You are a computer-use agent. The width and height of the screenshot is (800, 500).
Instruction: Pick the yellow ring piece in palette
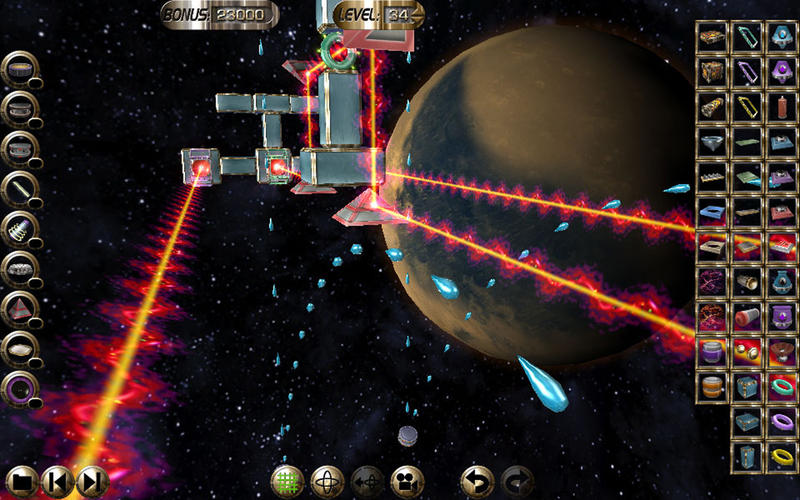tap(781, 456)
